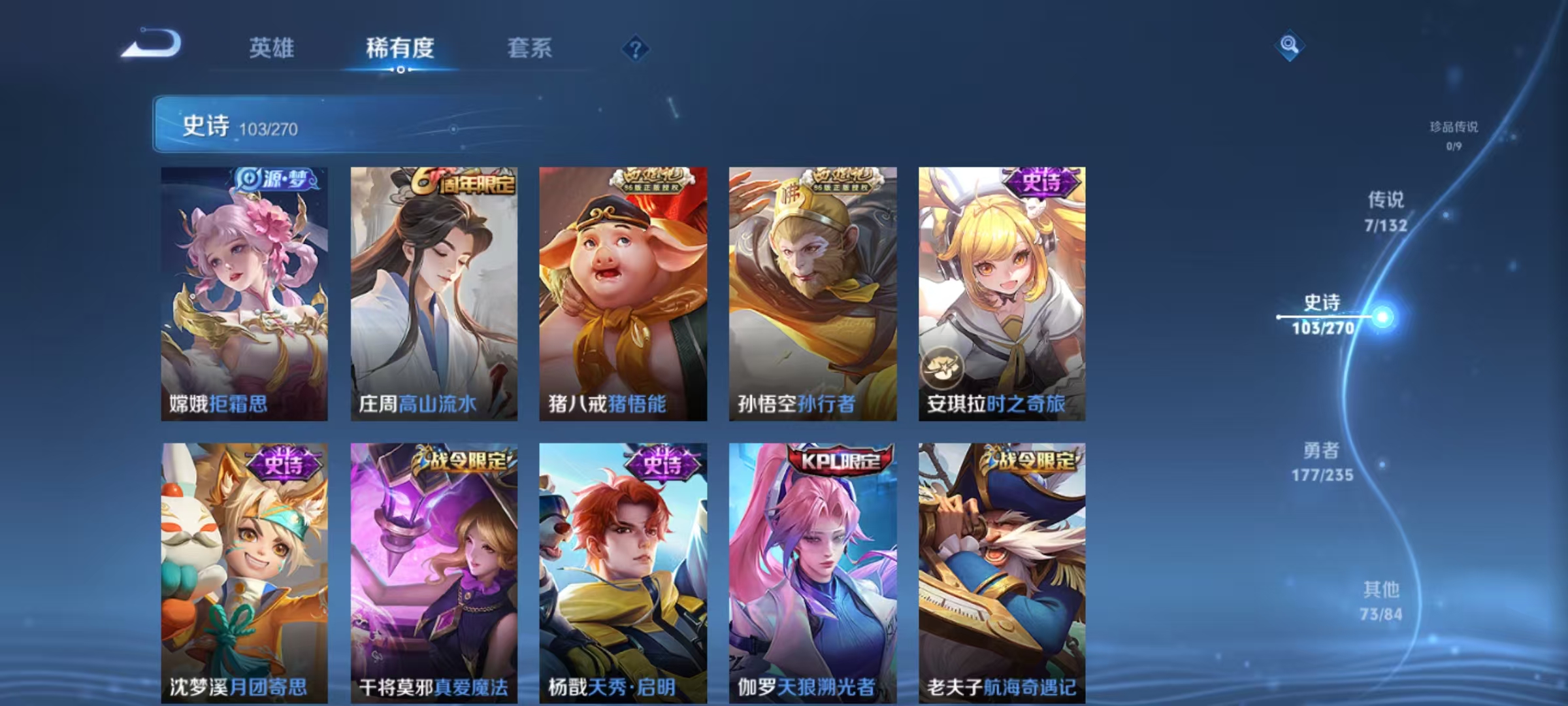Click the help question mark icon
1568x706 pixels.
point(636,49)
